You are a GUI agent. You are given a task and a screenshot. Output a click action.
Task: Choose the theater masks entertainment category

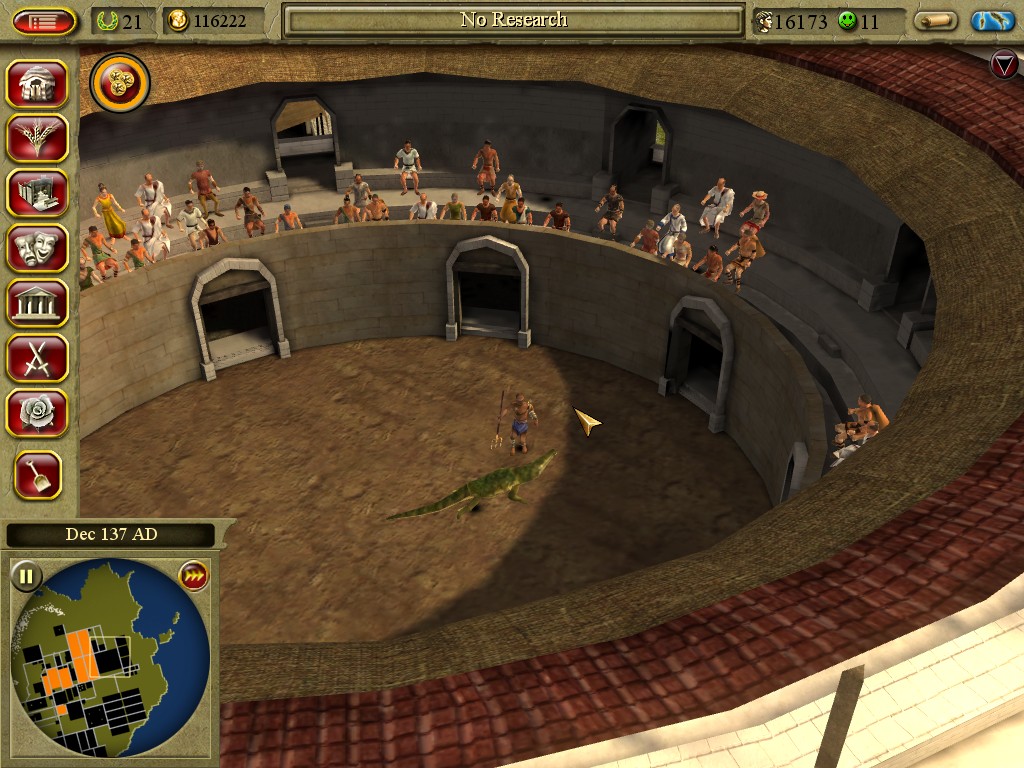38,248
